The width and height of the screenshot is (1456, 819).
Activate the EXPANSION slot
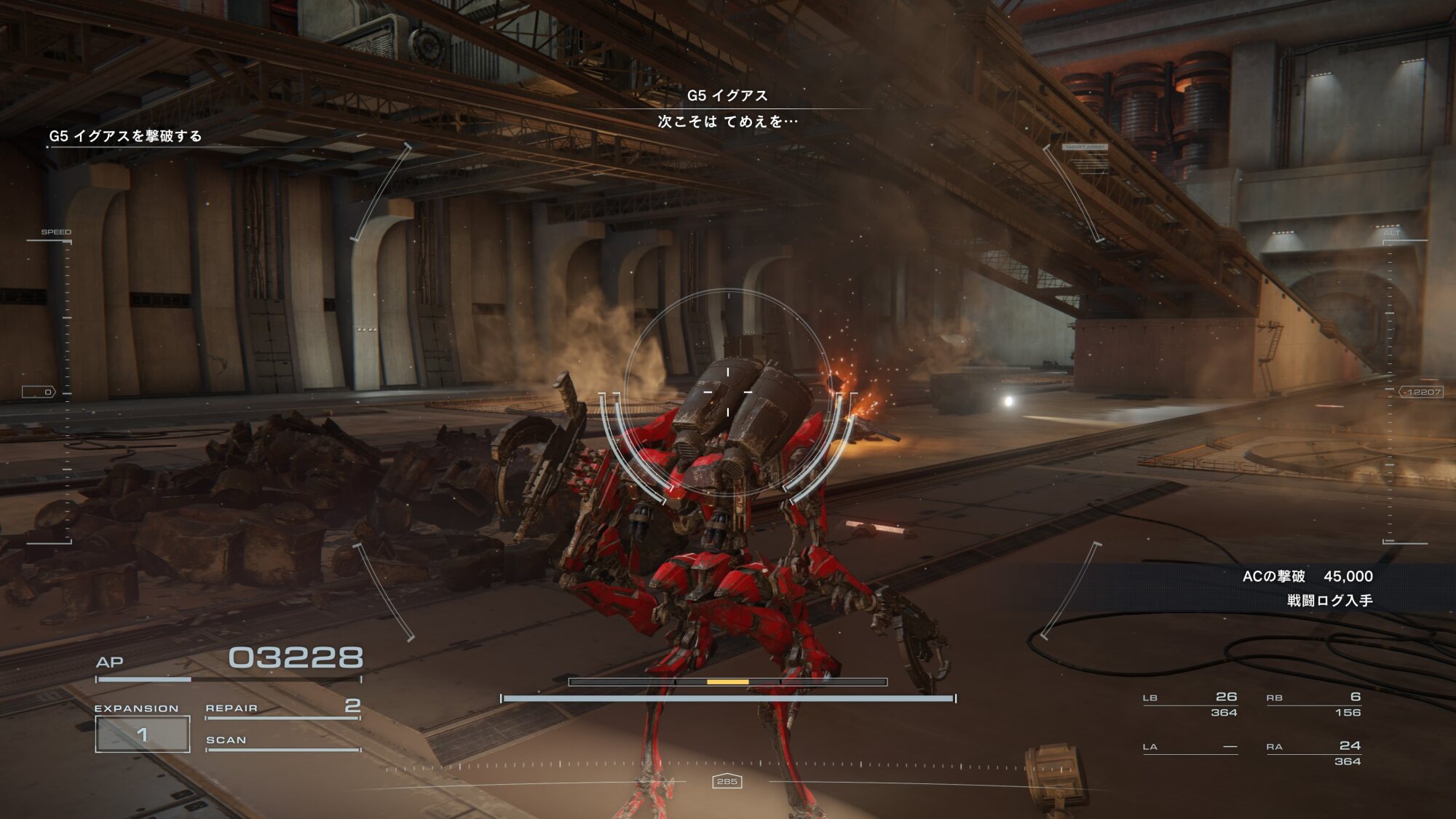(x=143, y=733)
